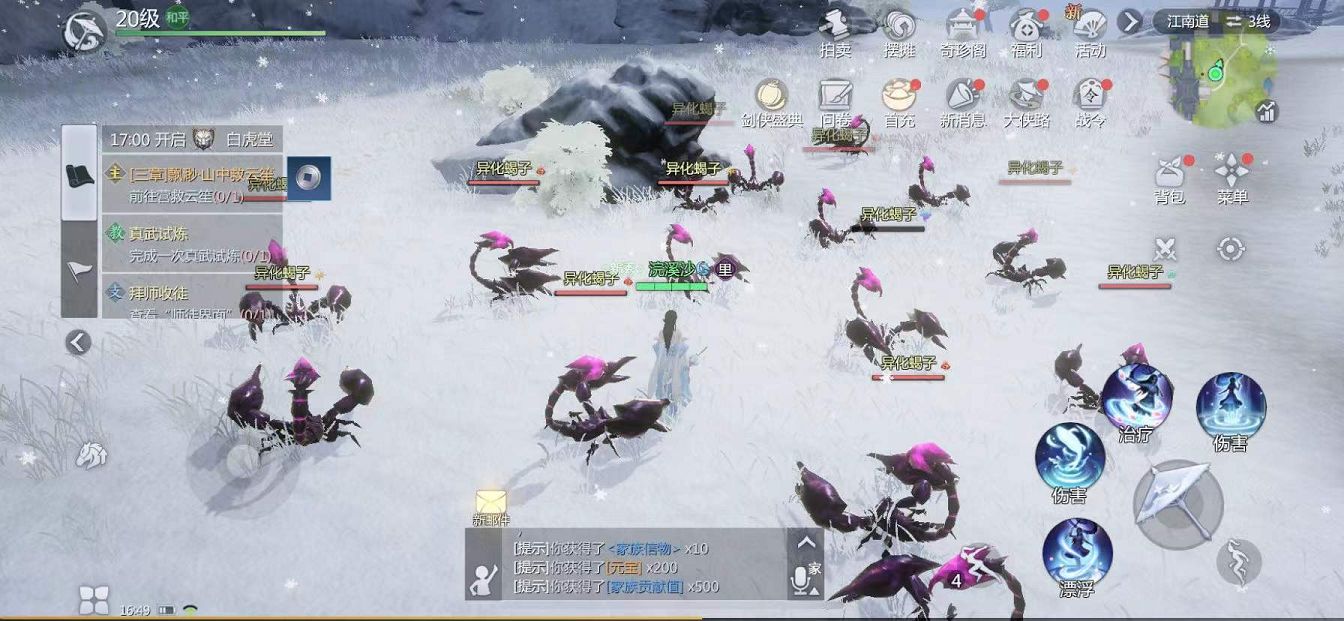This screenshot has height=621, width=1344.
Task: Select the 真武试炼 quest entry
Action: 190,244
